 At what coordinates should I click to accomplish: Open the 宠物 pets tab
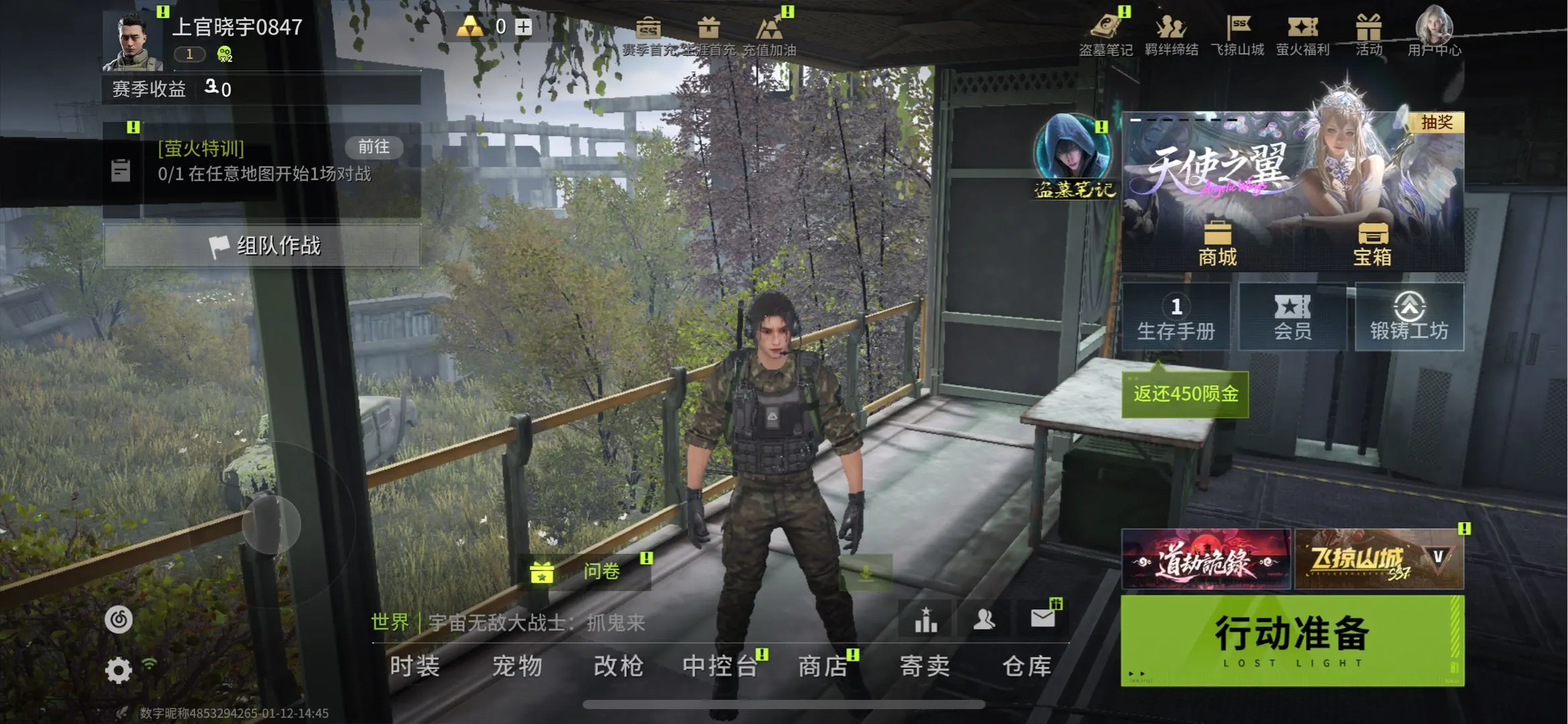tap(516, 666)
